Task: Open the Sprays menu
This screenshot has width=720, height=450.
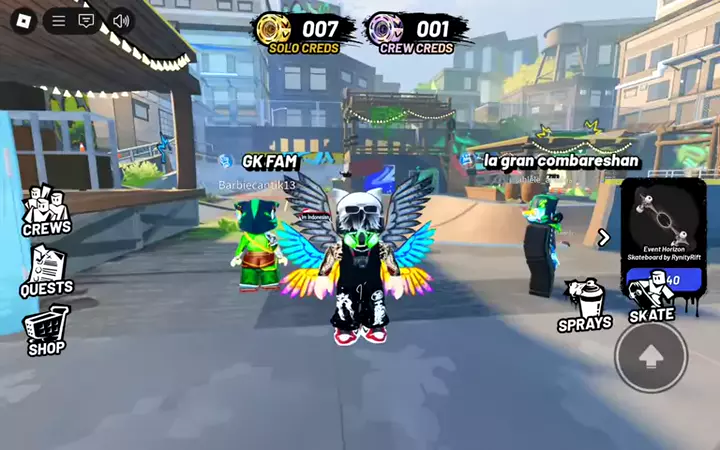Action: 585,305
